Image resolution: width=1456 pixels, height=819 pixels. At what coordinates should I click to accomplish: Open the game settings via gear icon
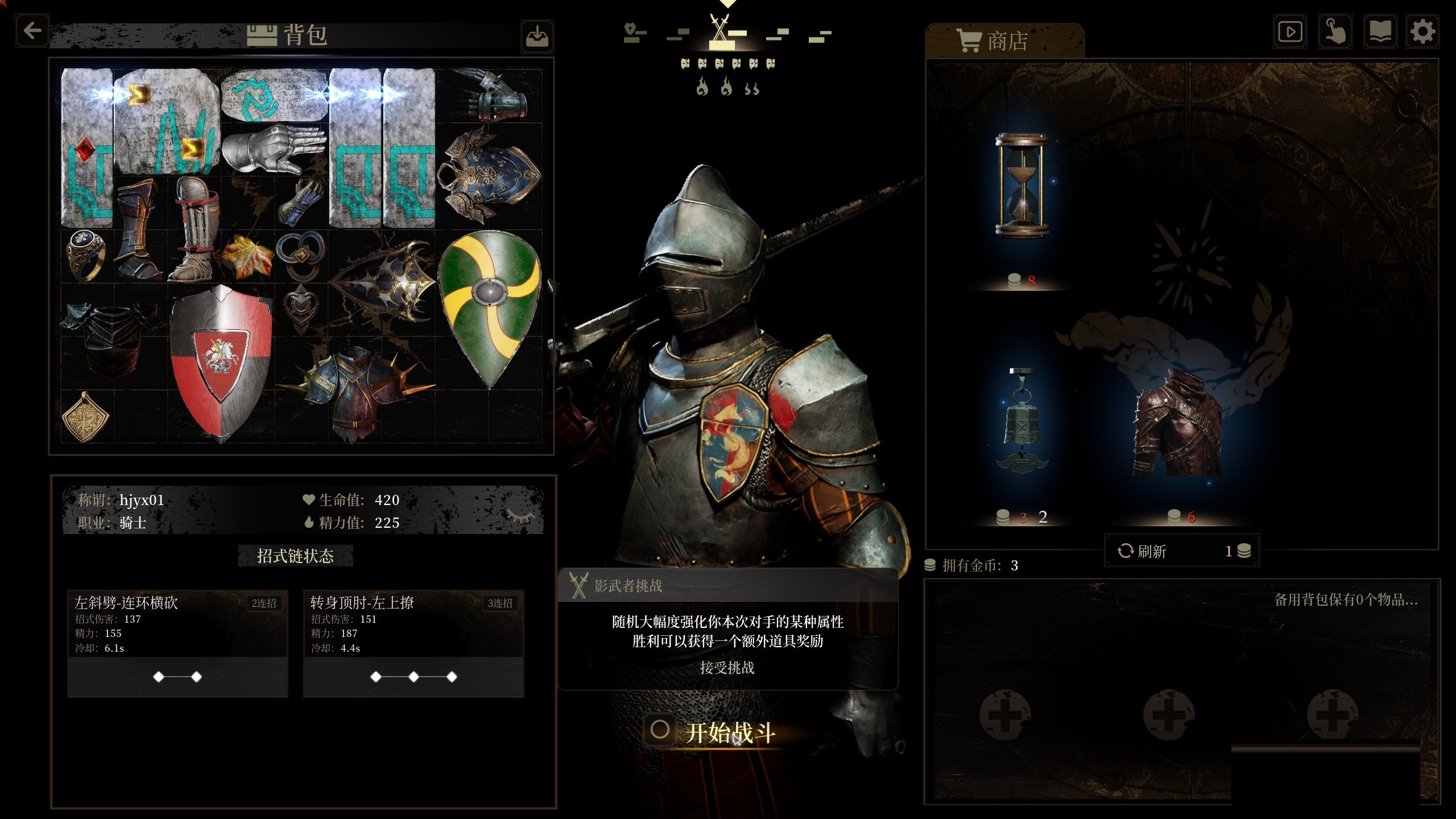tap(1422, 31)
